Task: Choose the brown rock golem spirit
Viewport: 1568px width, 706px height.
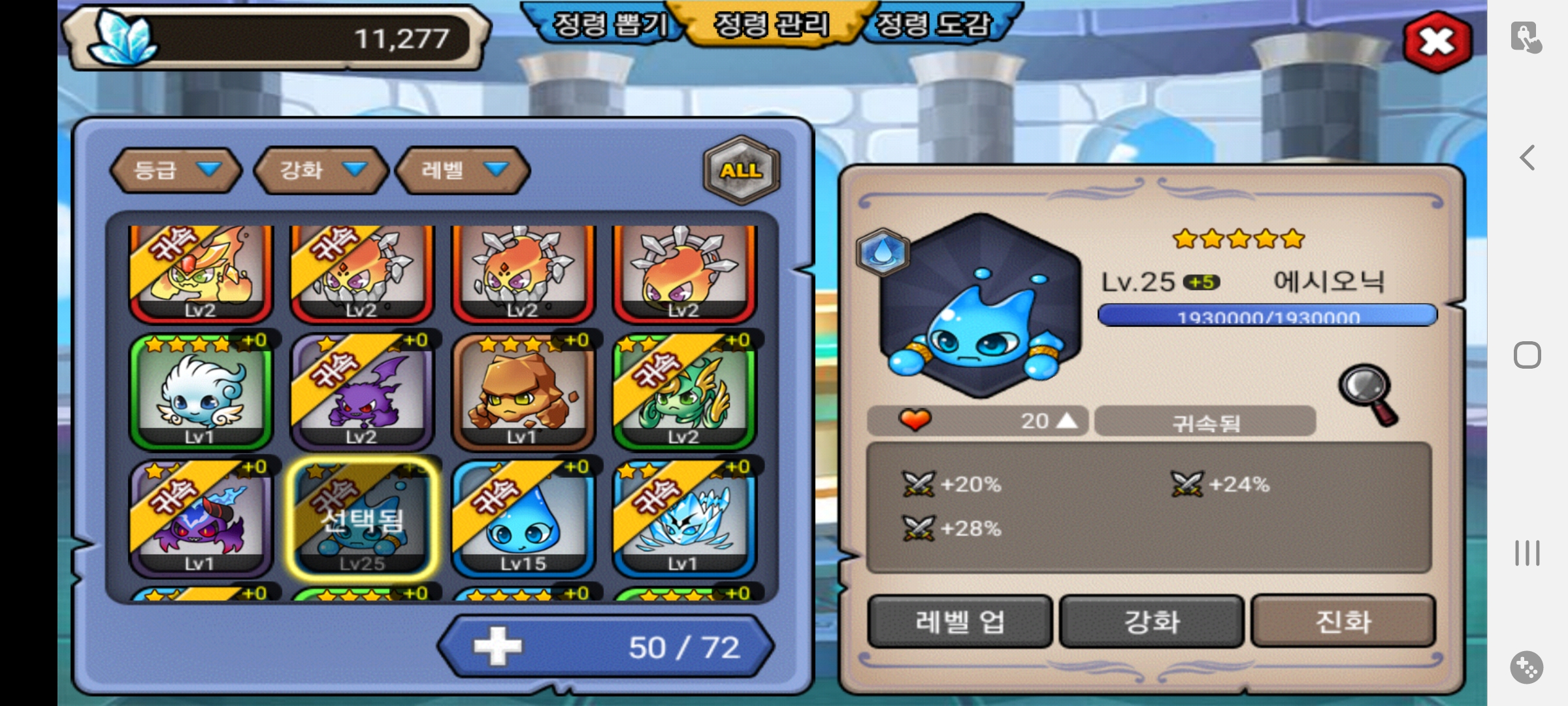Action: point(523,392)
